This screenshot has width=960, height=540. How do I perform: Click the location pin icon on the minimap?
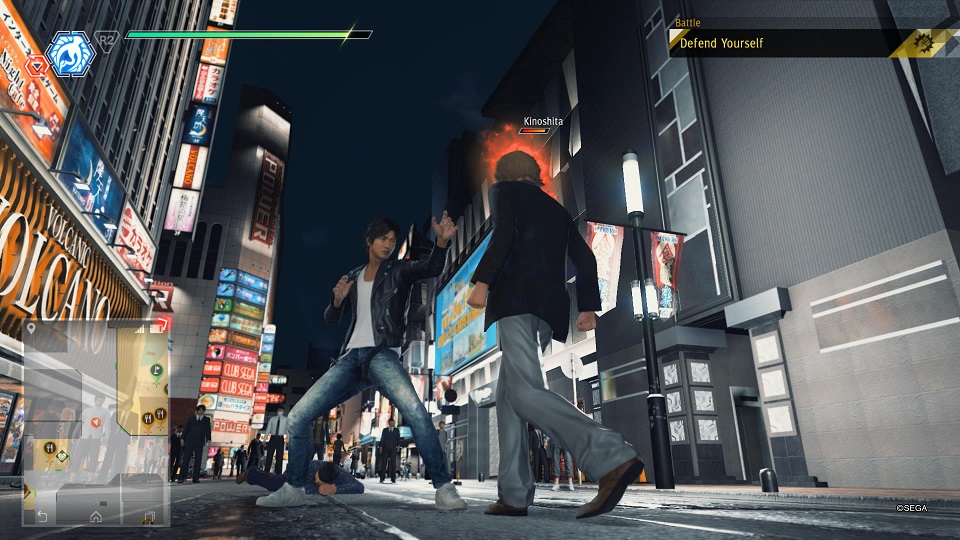coord(33,328)
